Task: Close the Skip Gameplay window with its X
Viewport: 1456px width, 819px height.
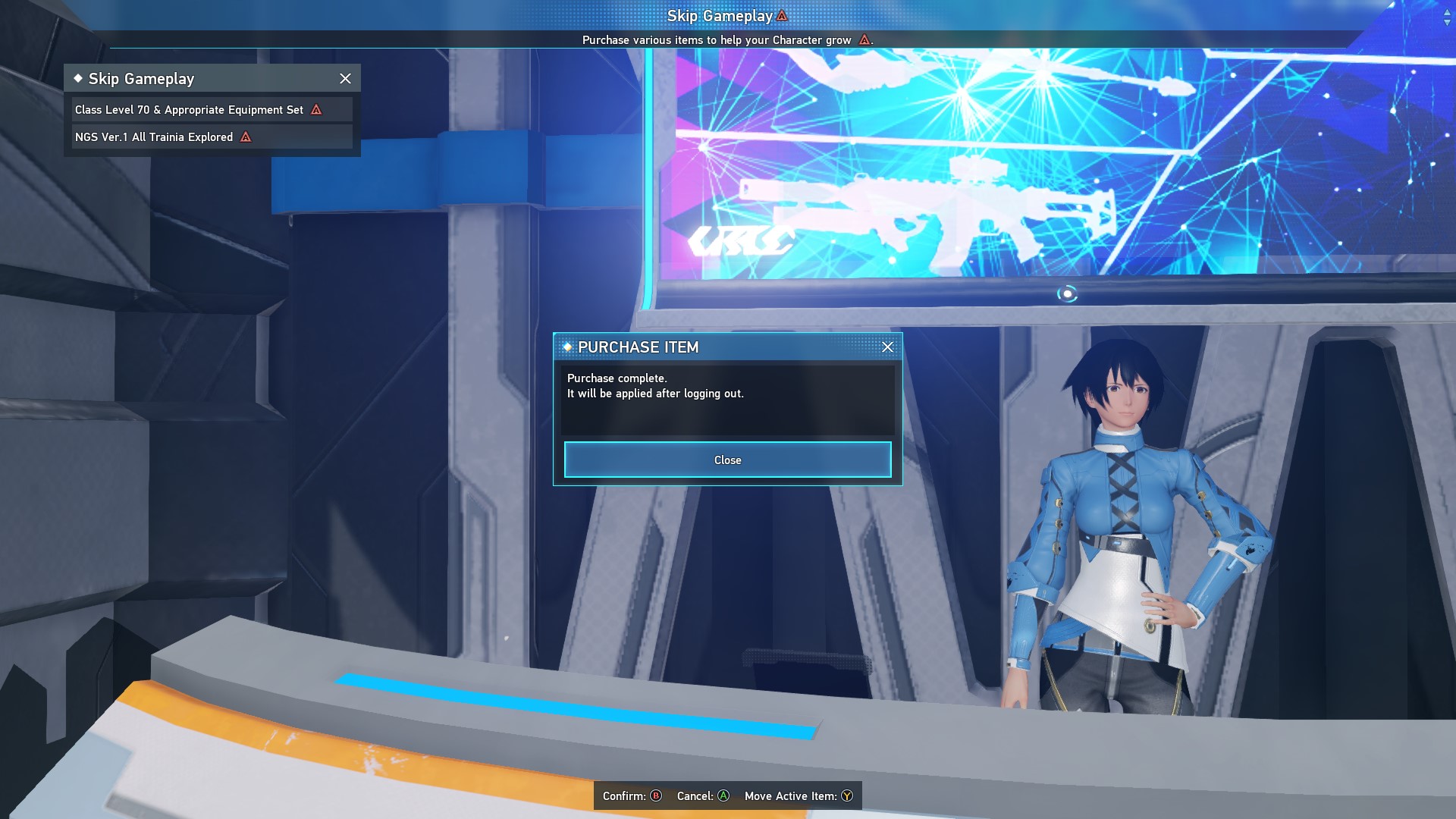Action: (346, 78)
